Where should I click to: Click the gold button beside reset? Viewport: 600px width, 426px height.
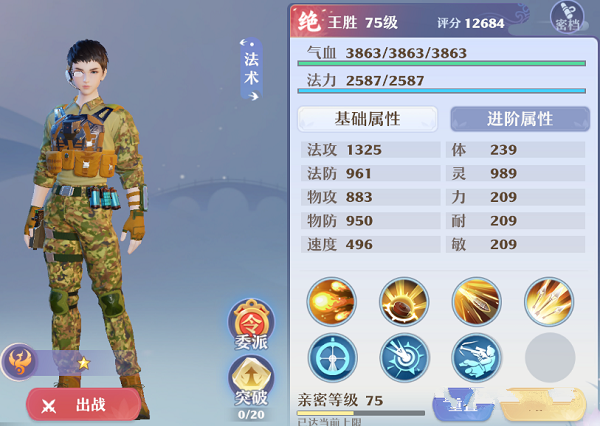click(x=541, y=408)
